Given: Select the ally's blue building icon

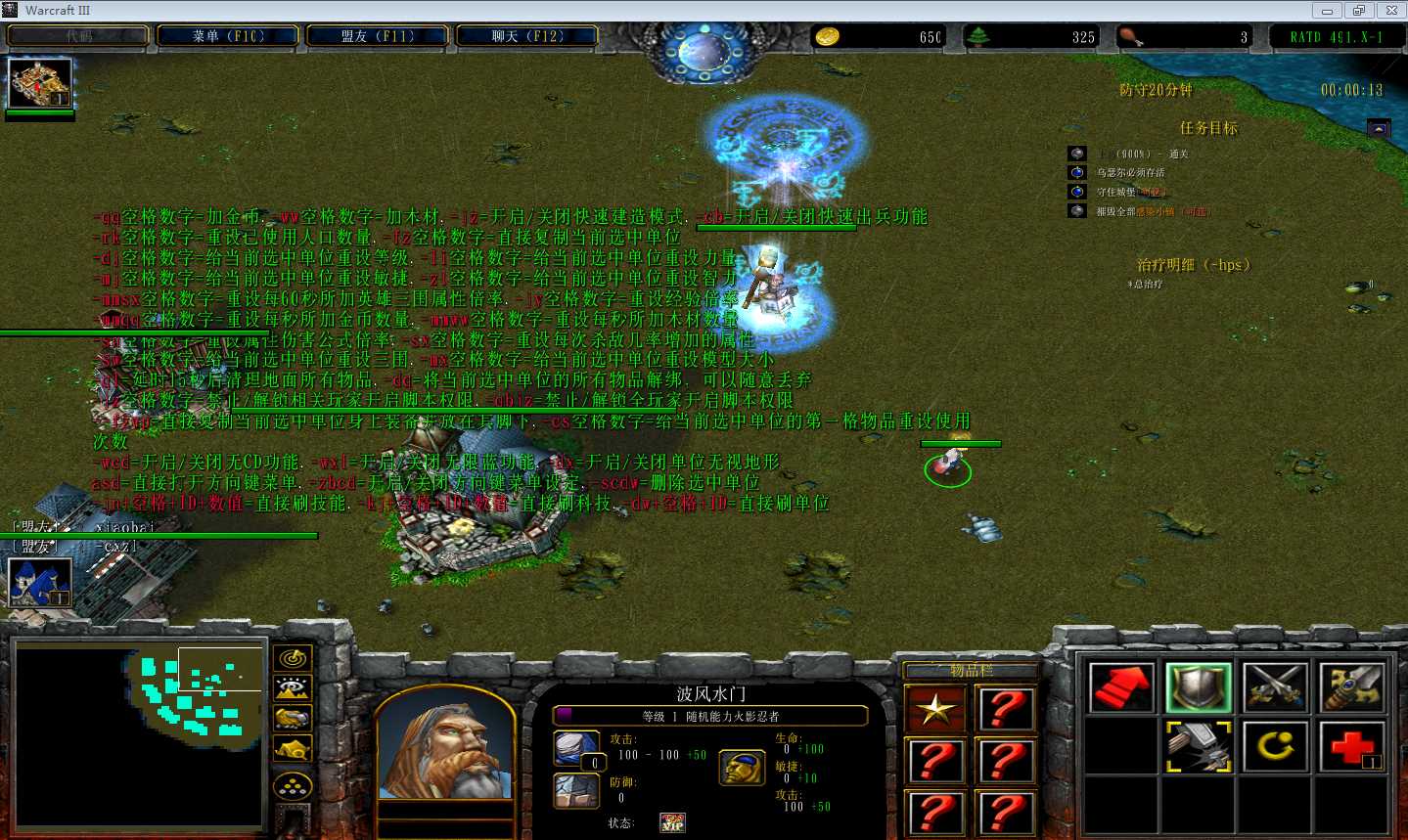Looking at the screenshot, I should point(39,582).
